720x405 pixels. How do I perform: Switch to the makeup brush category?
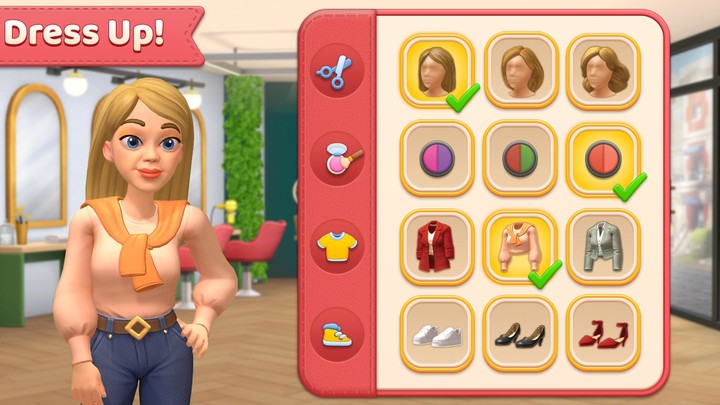click(337, 157)
